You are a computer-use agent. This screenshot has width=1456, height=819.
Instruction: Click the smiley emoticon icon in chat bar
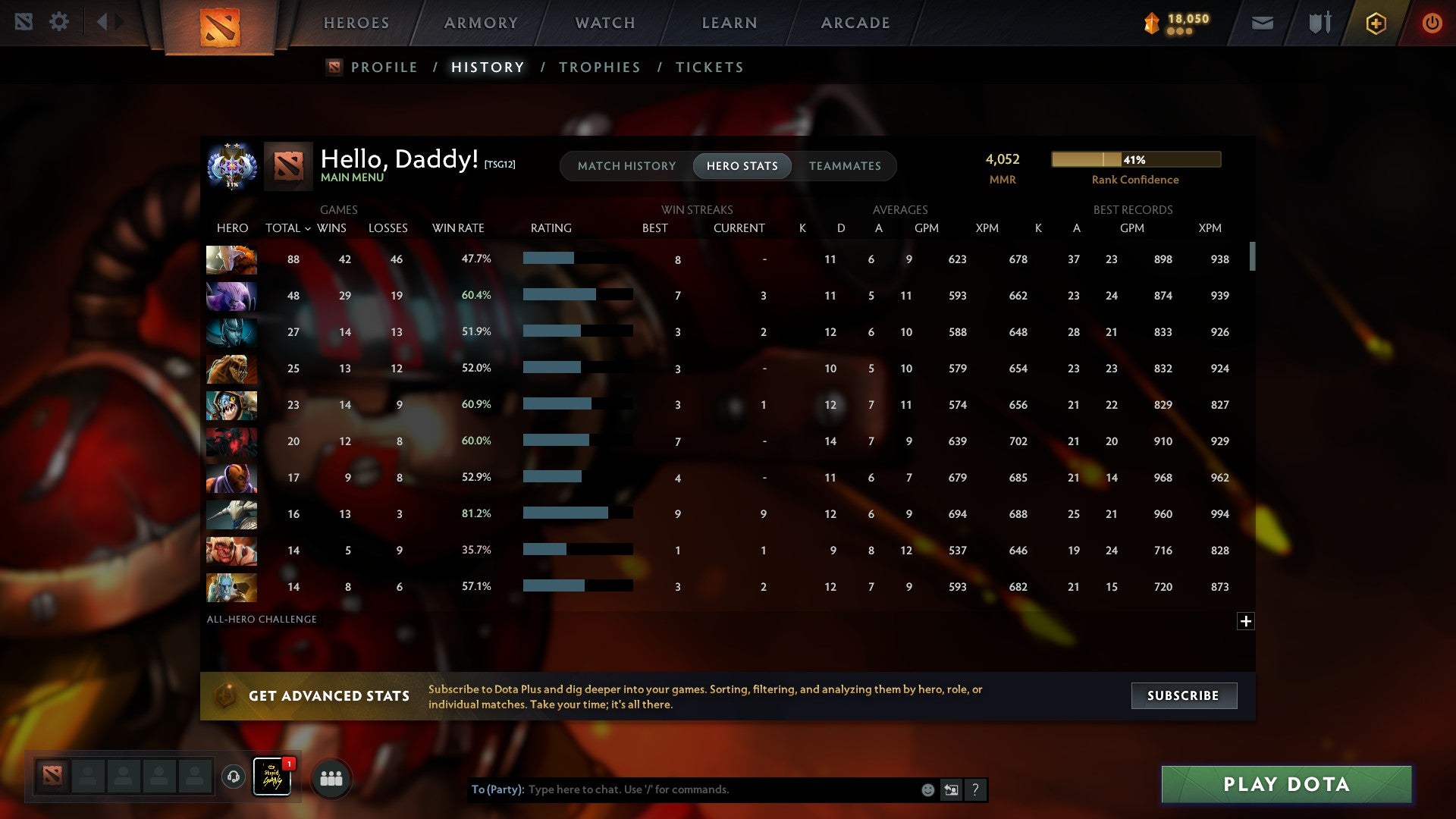coord(927,789)
